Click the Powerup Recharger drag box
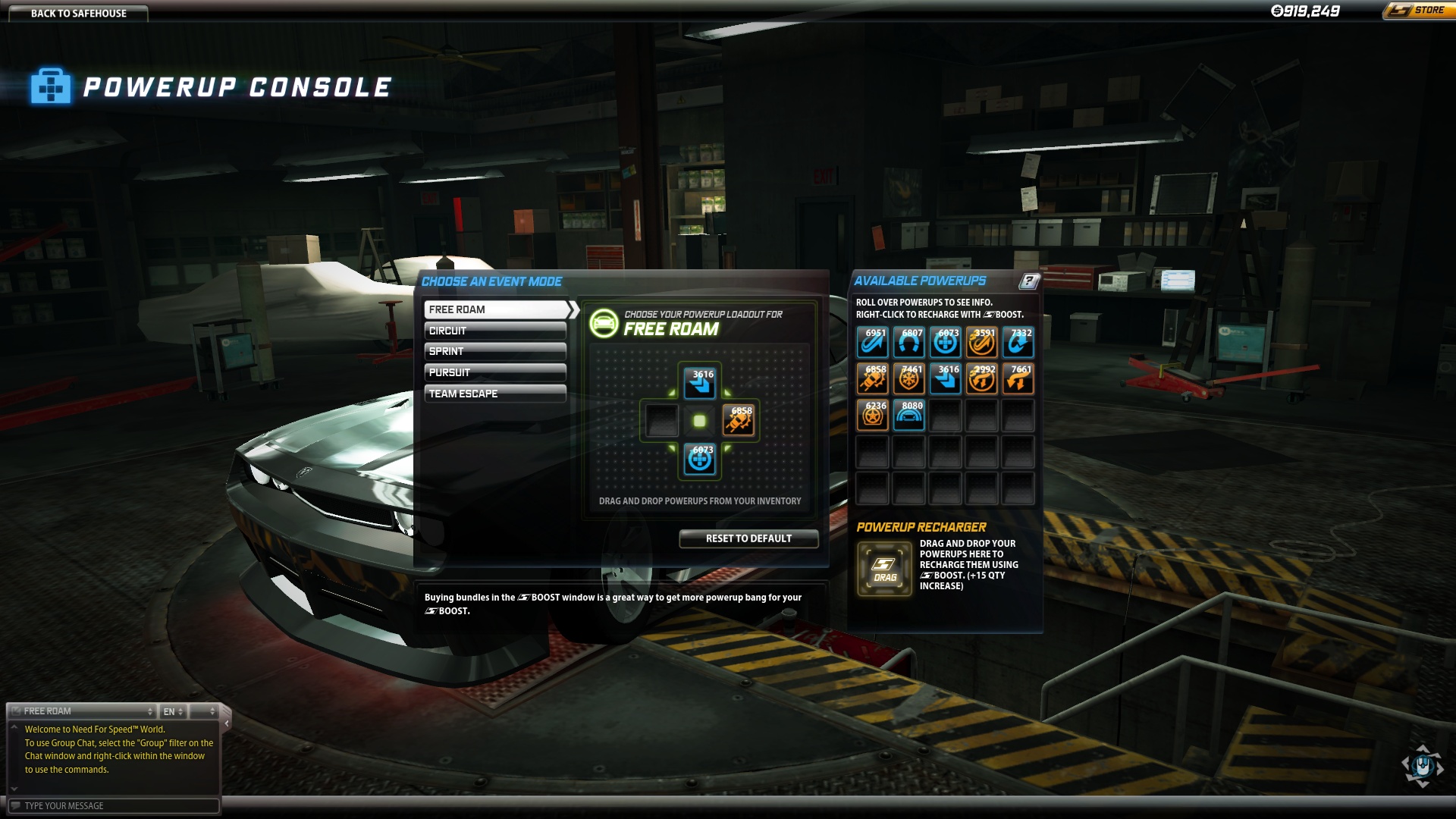 click(x=884, y=570)
